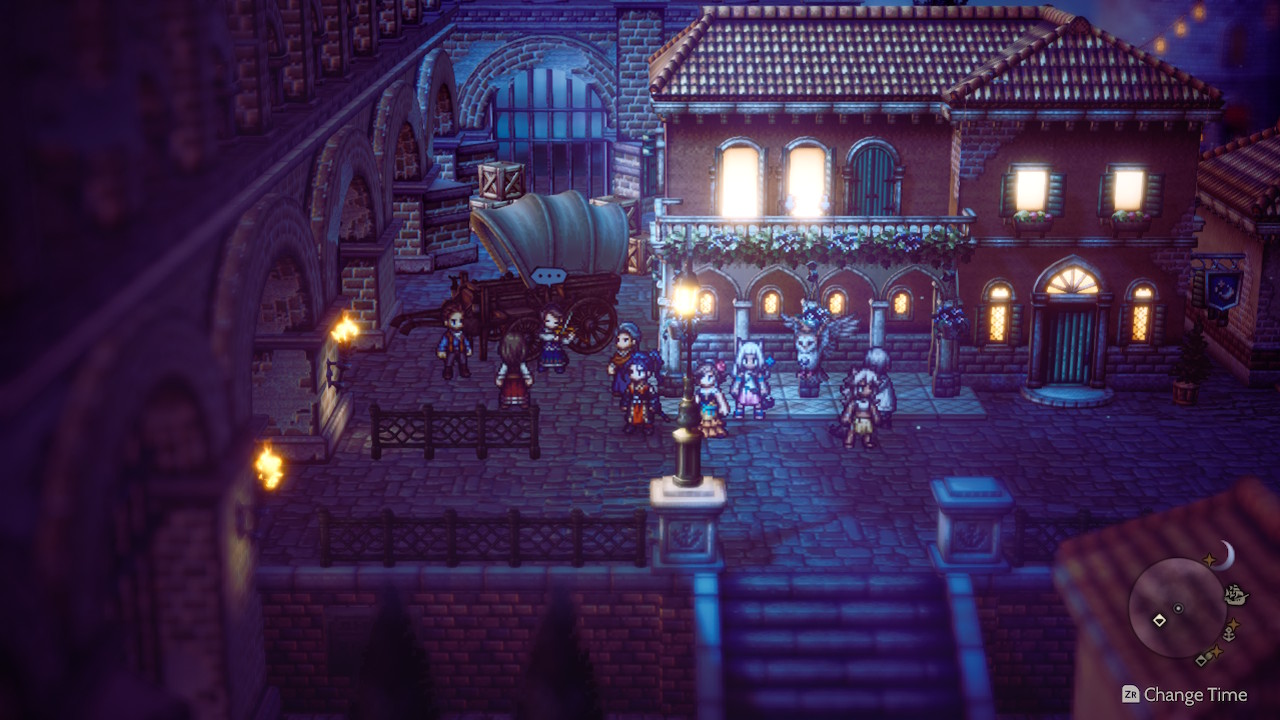Click the white diamond marker inside the minimap

1159,620
